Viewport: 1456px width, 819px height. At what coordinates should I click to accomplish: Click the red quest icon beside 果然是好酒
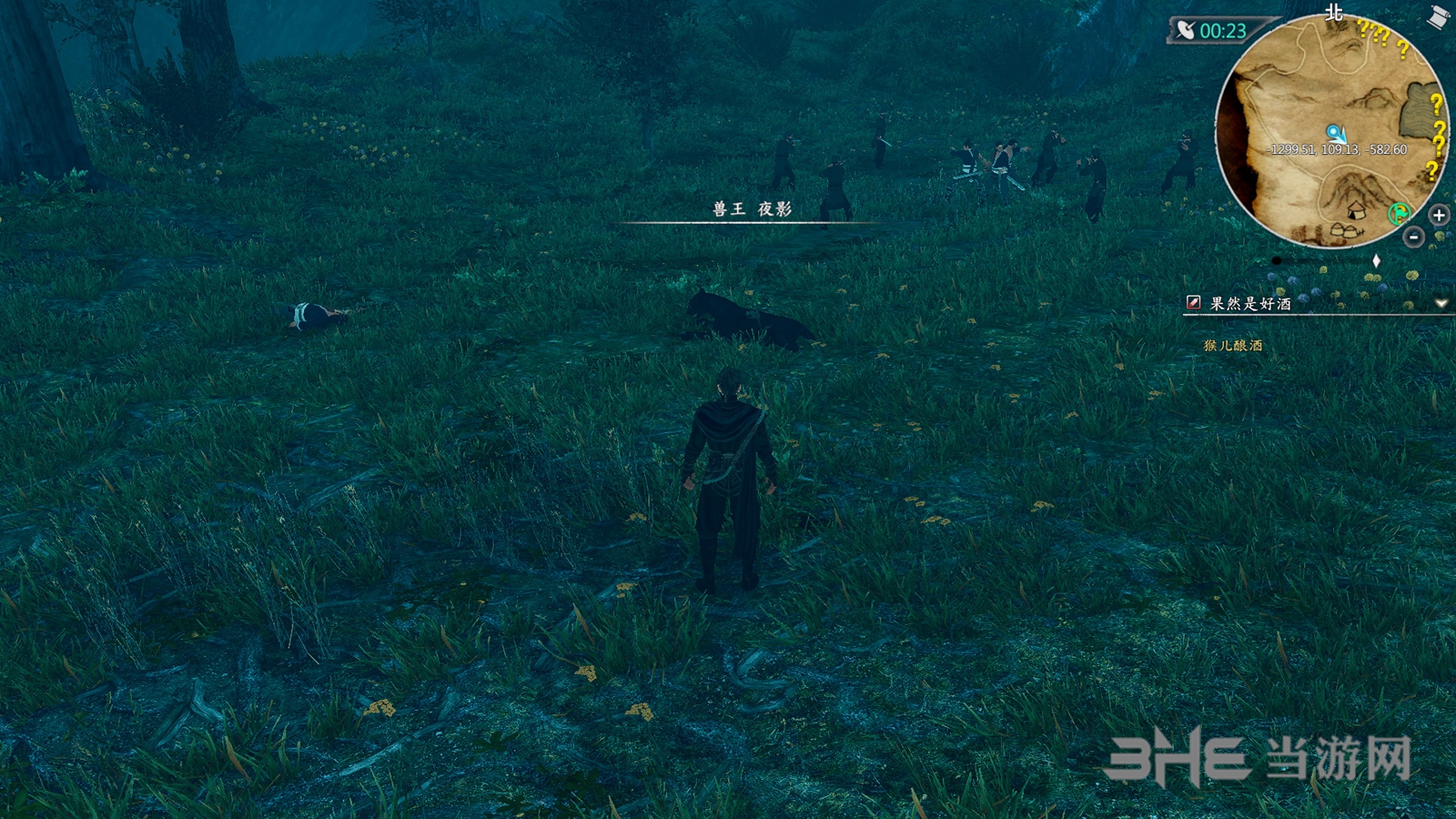pyautogui.click(x=1193, y=302)
